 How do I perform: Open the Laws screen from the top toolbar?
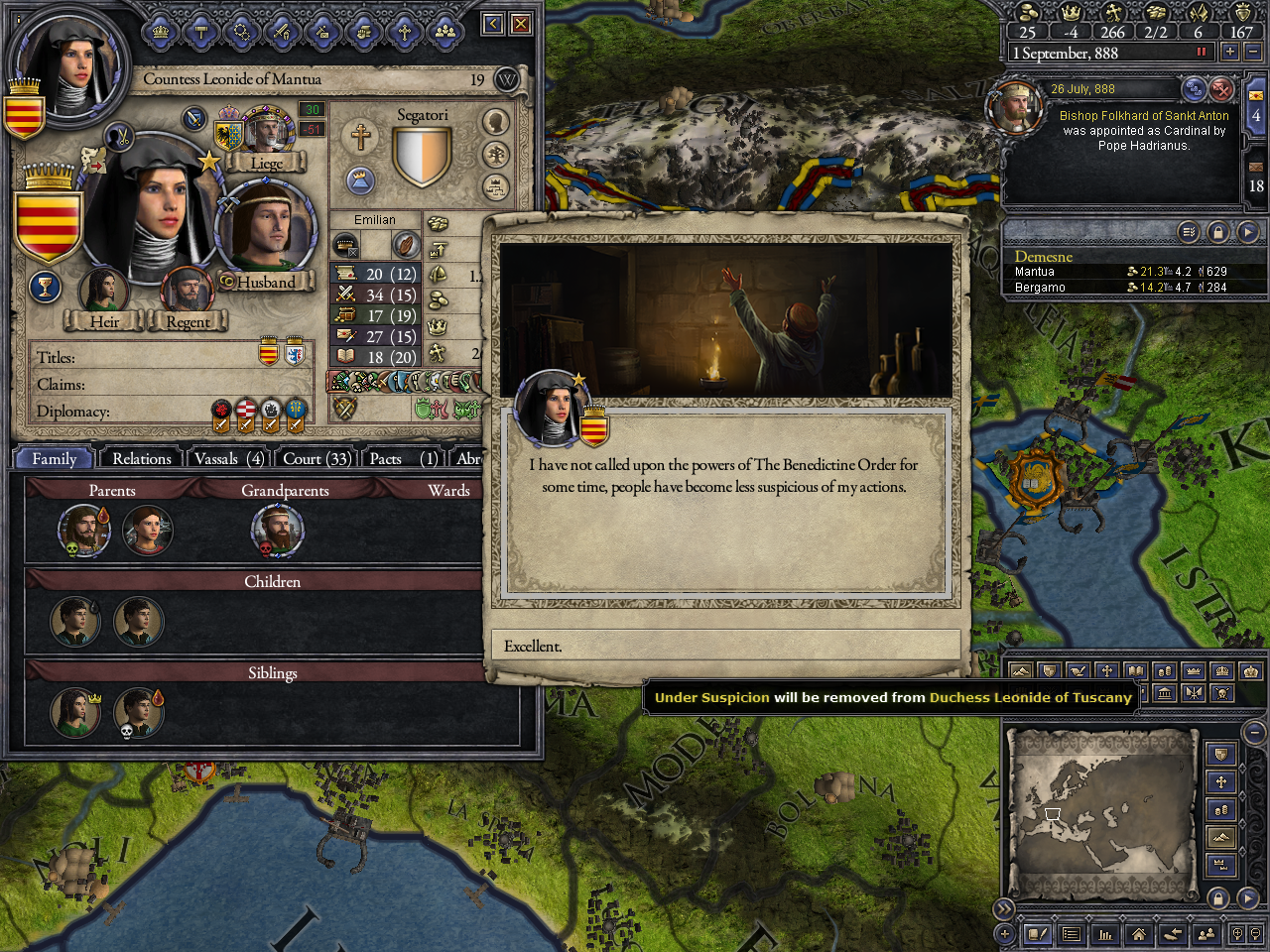[200, 33]
